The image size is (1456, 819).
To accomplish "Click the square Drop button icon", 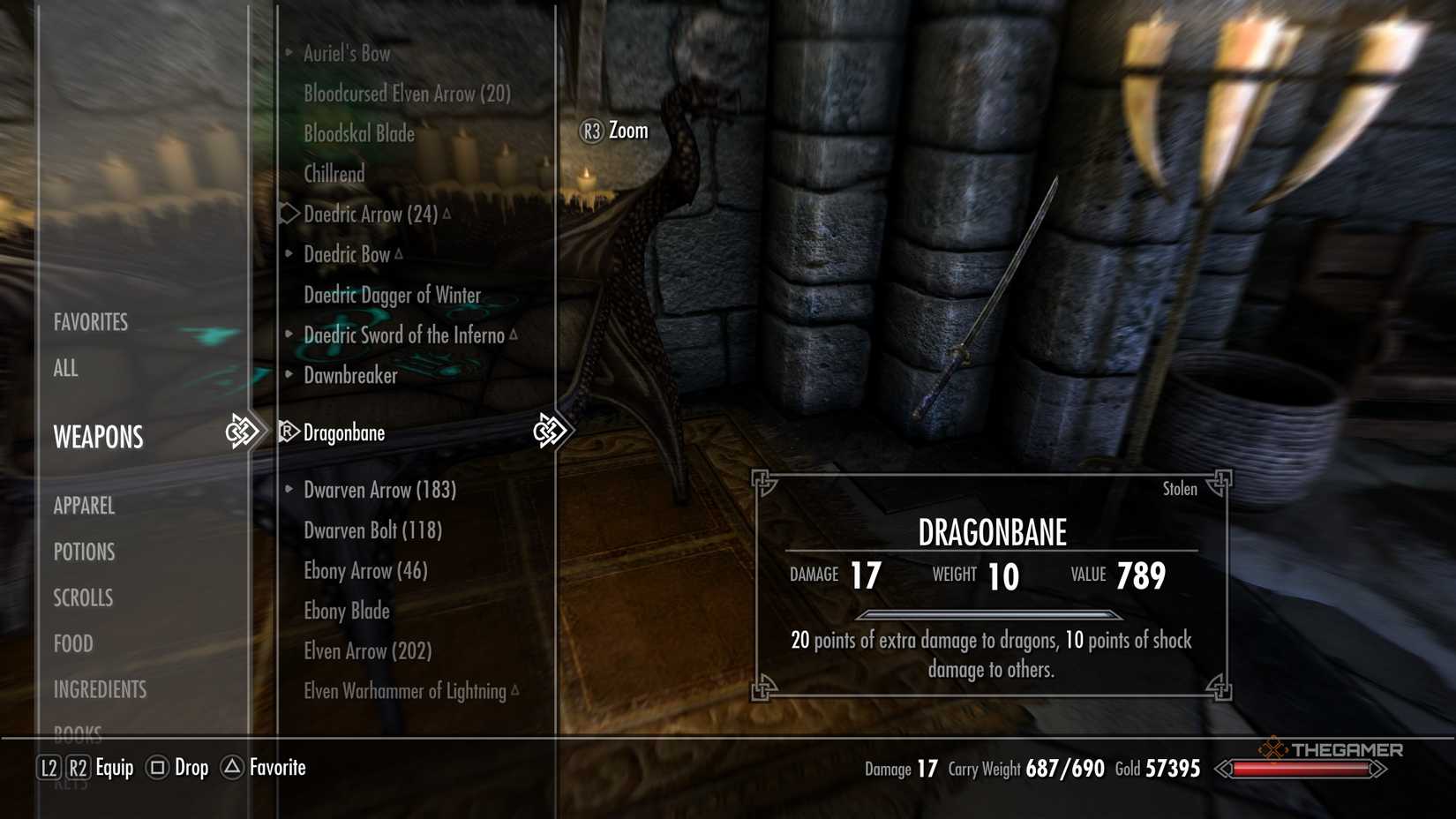I will click(160, 768).
